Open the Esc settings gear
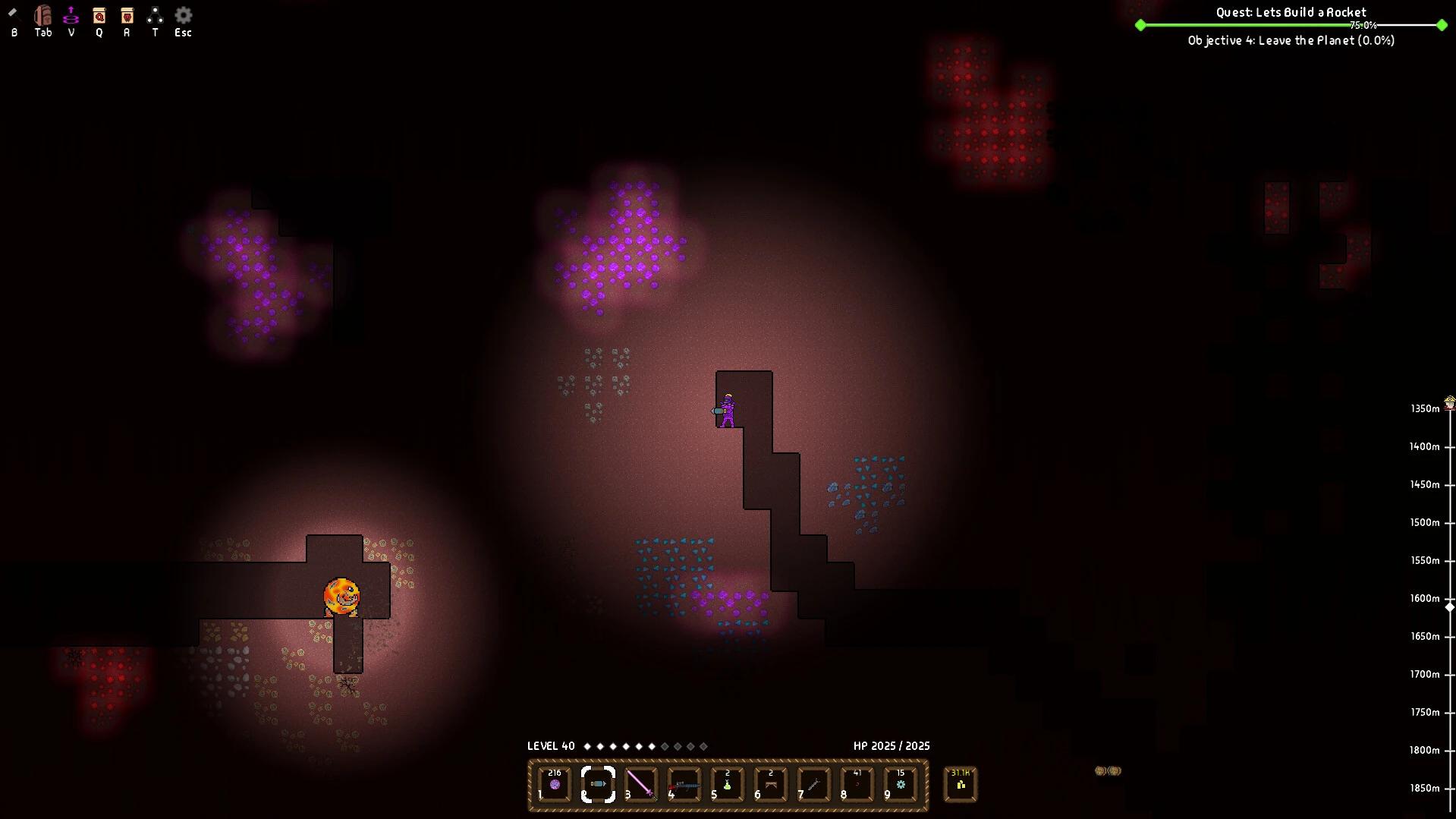 click(x=182, y=17)
